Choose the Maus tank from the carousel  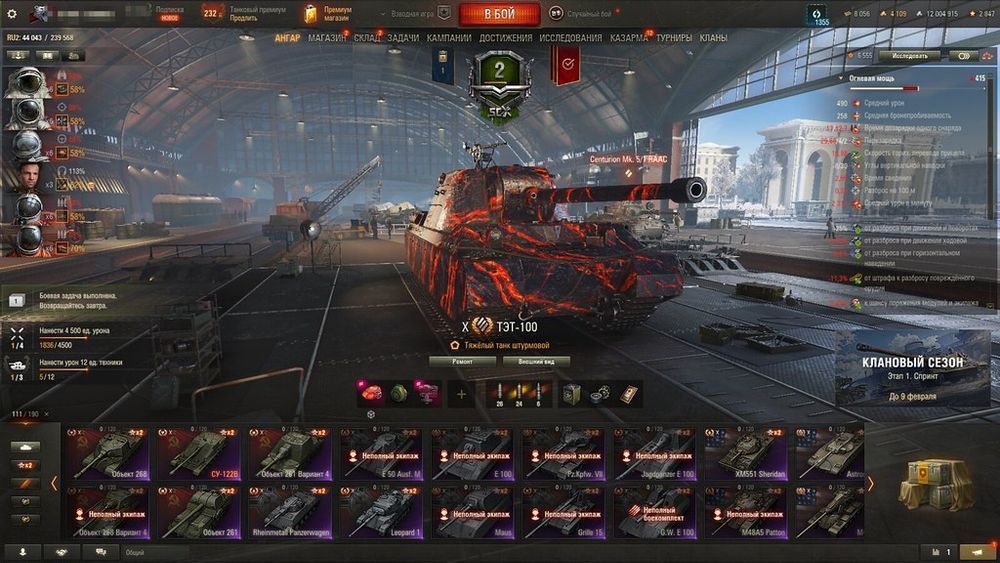pyautogui.click(x=471, y=512)
